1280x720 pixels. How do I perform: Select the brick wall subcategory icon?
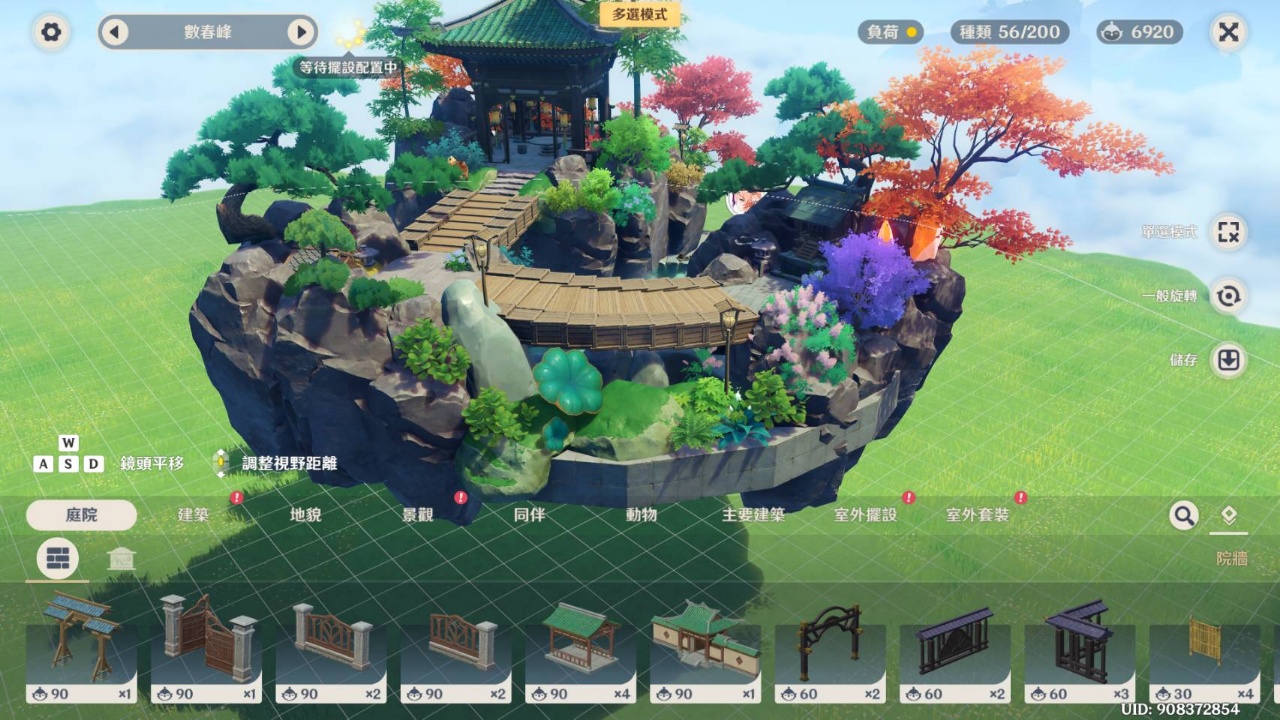pyautogui.click(x=58, y=559)
